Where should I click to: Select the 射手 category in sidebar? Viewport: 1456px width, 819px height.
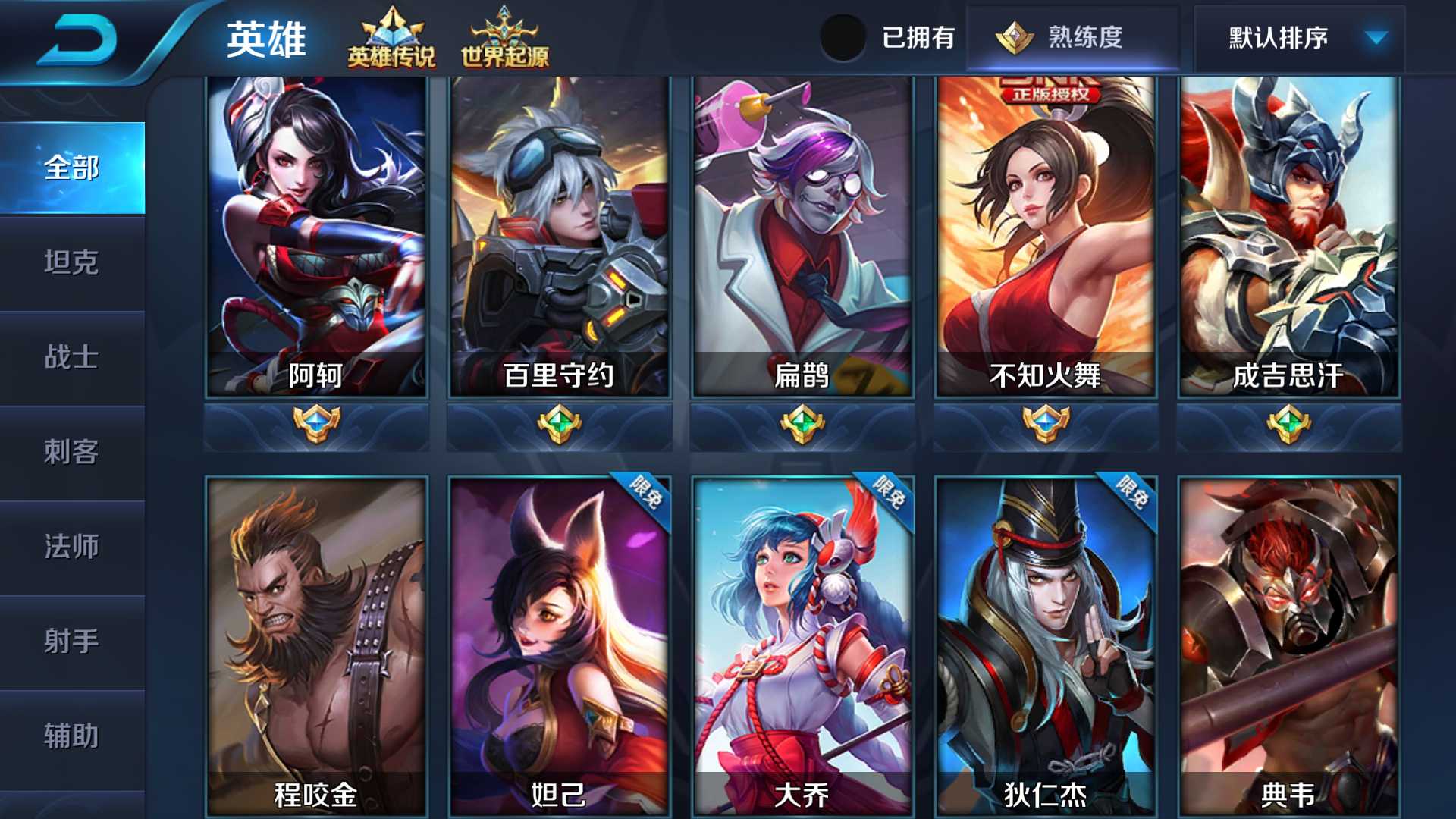click(x=72, y=642)
